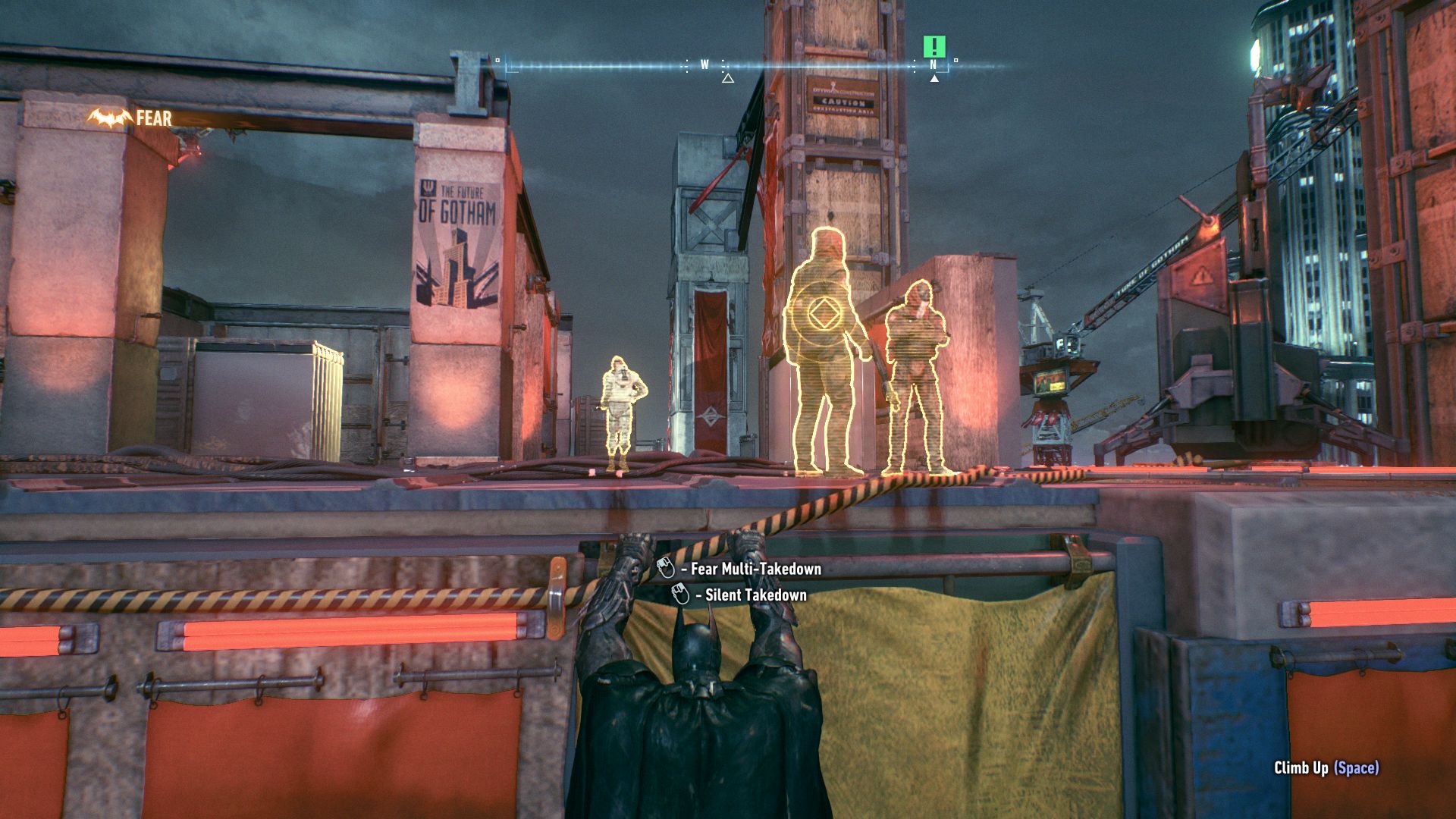This screenshot has height=819, width=1456.
Task: Click the compass bar's N heading marker
Action: click(x=934, y=65)
